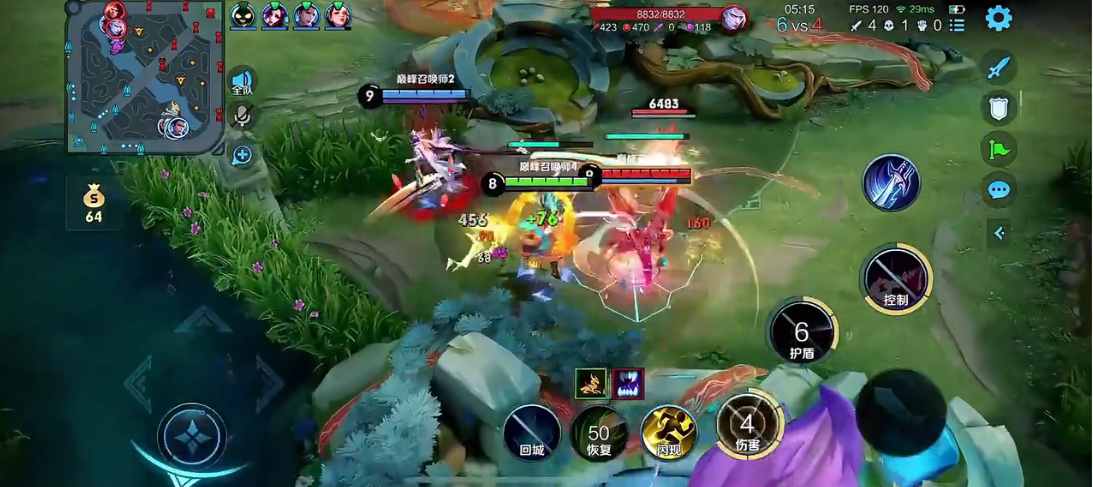This screenshot has height=487, width=1093.
Task: Collapse the signal panel with the arrow
Action: coord(998,233)
